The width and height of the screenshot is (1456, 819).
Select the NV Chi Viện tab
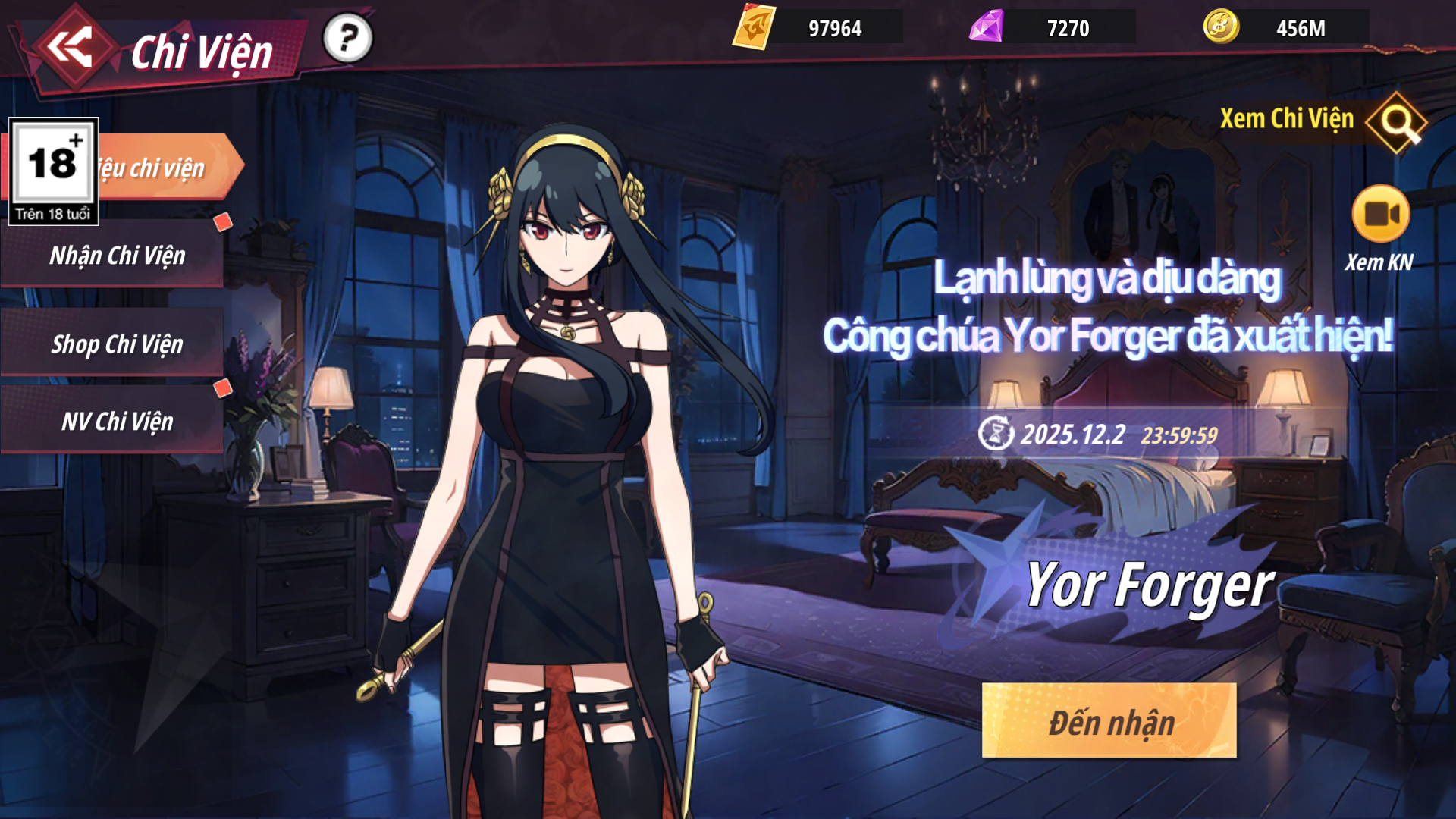pos(116,422)
